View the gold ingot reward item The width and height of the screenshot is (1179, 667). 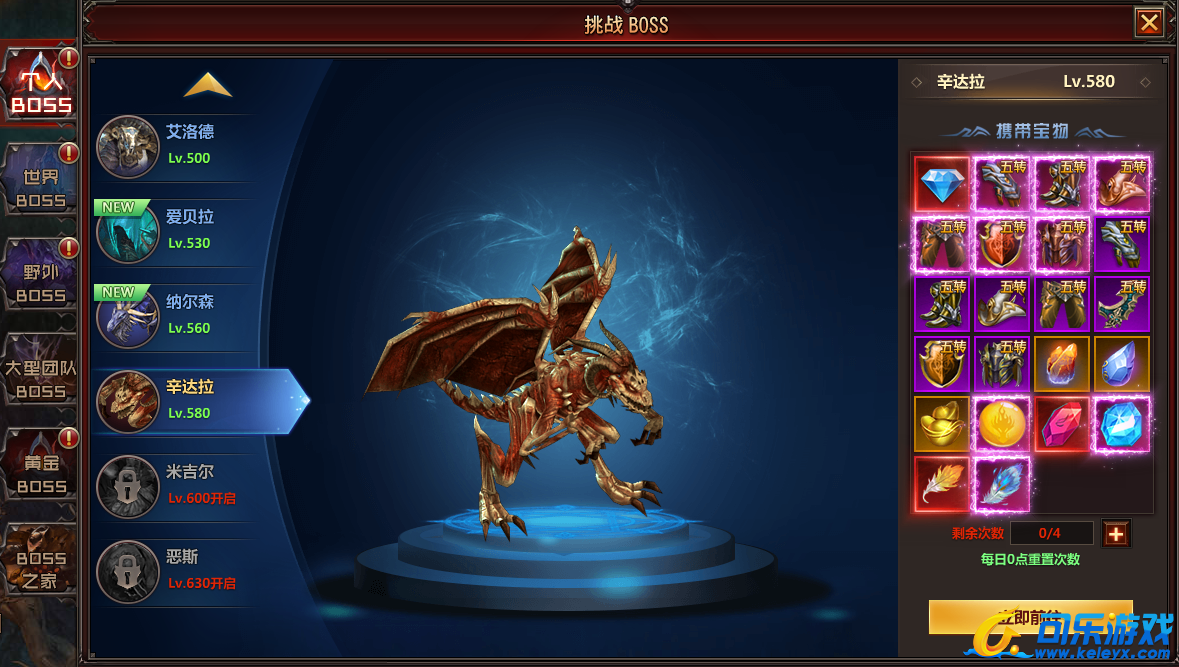(941, 424)
